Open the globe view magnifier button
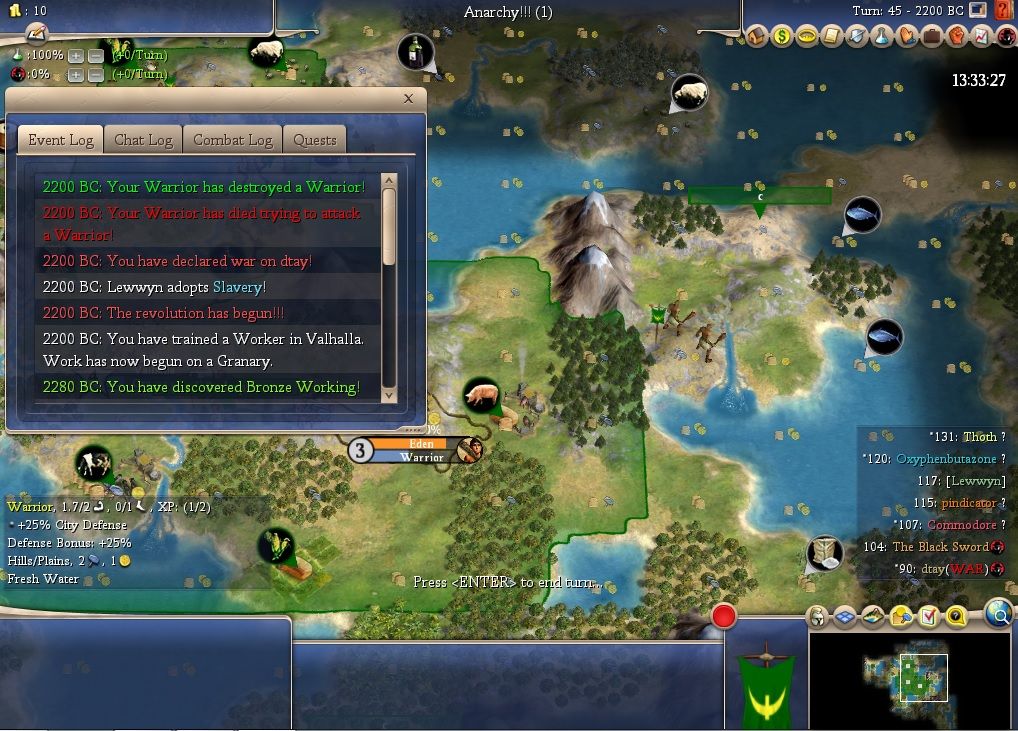Viewport: 1018px width, 731px height. (x=998, y=613)
